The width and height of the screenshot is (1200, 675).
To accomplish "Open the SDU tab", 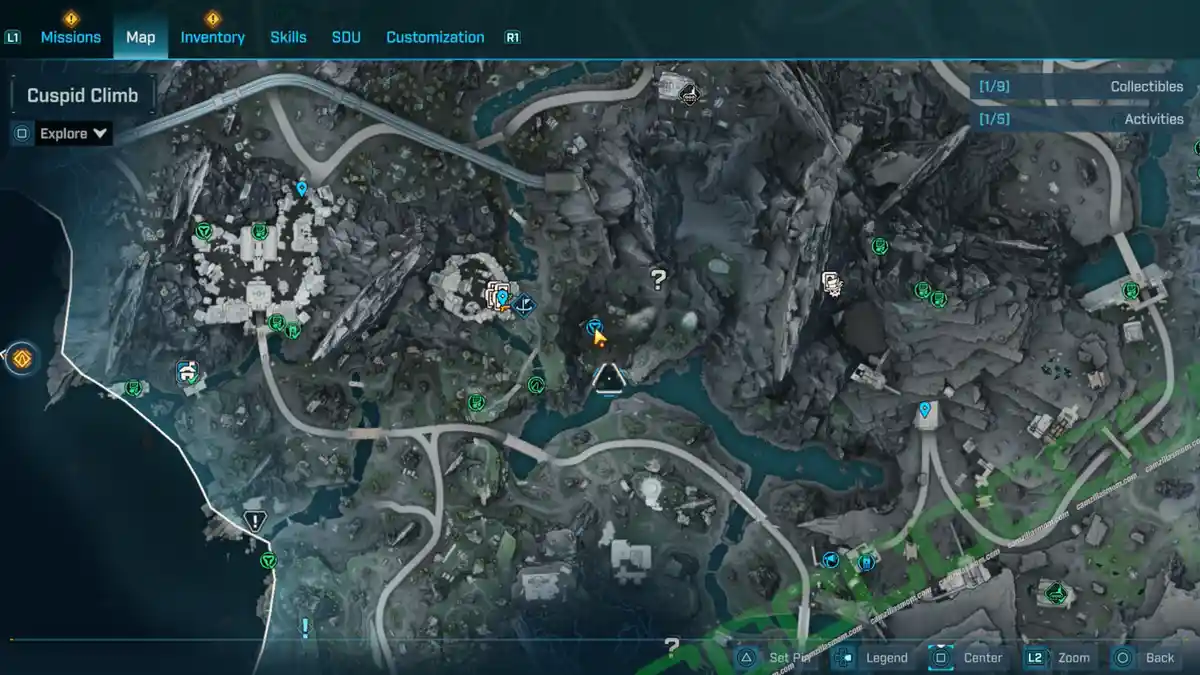I will (x=346, y=37).
